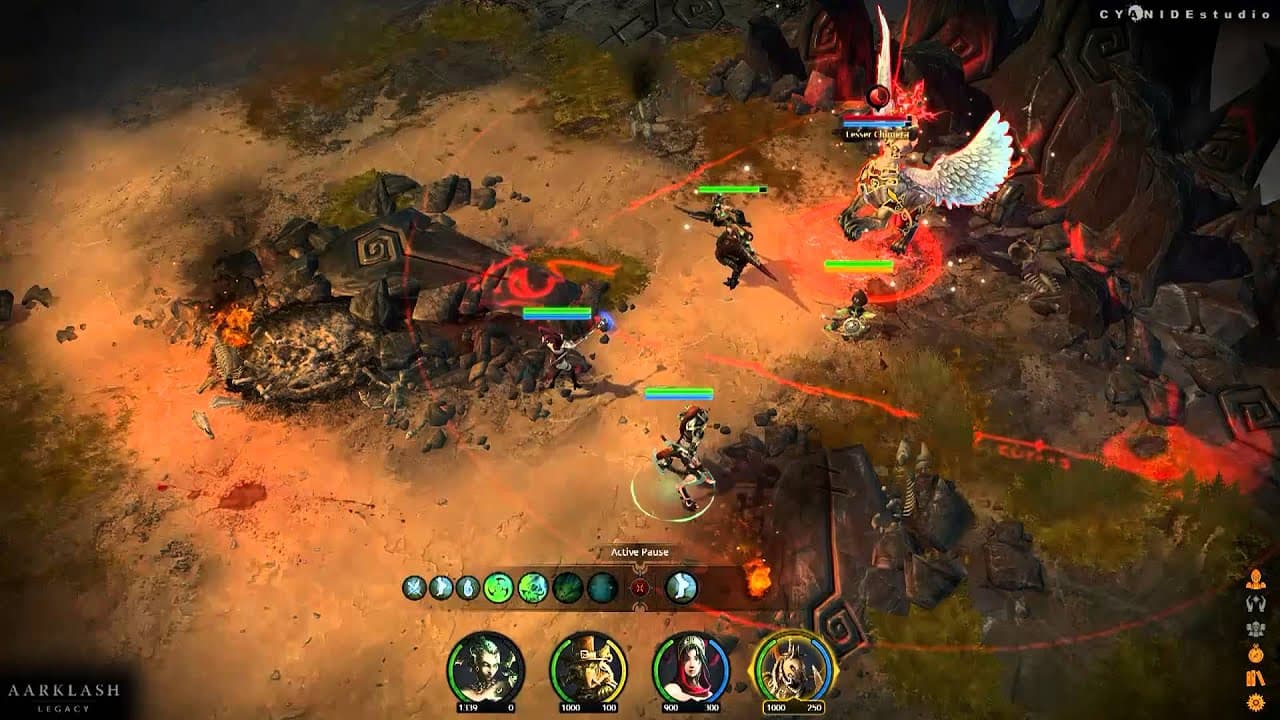Click the orange hero icon atop the right sidebar
This screenshot has width=1280, height=720.
(1255, 580)
